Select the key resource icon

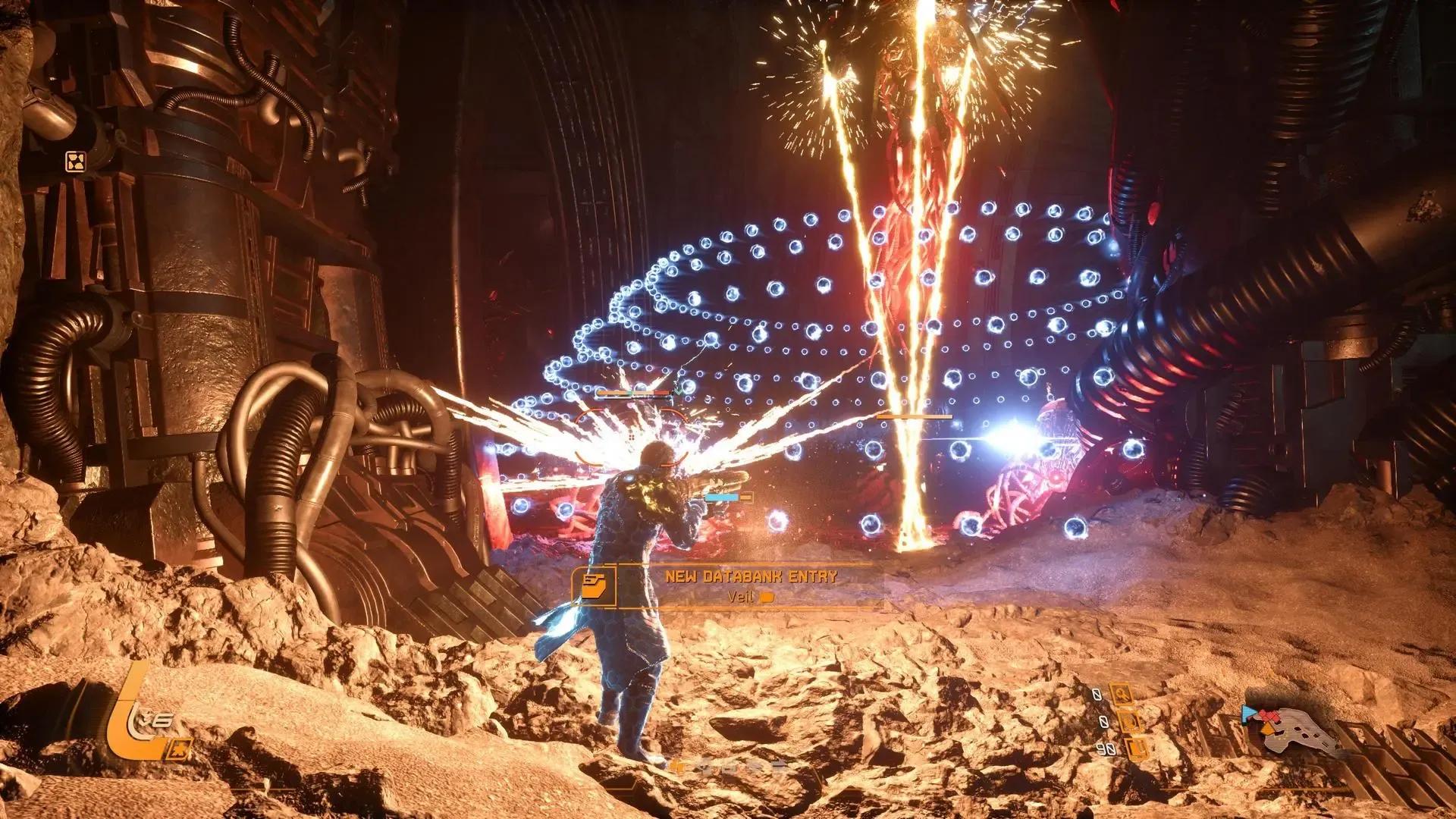(x=1122, y=694)
